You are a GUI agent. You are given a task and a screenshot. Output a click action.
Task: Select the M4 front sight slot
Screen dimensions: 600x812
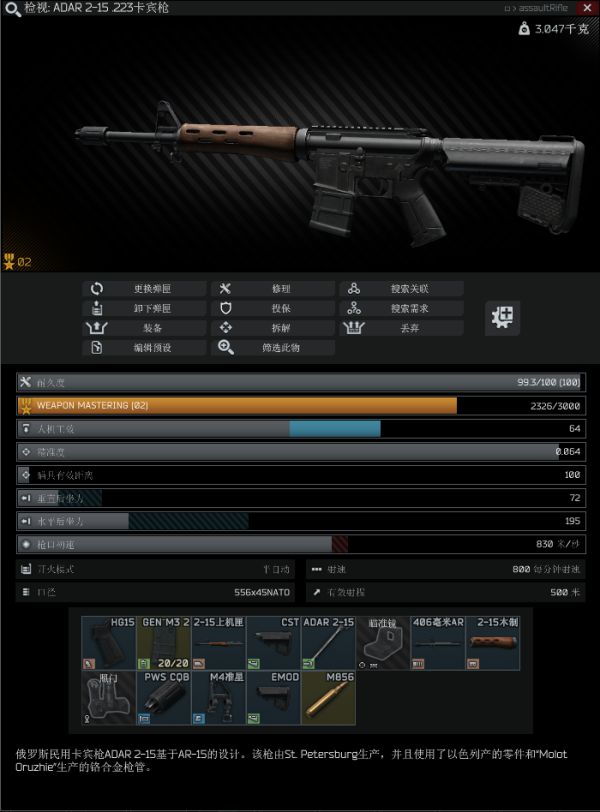(218, 697)
